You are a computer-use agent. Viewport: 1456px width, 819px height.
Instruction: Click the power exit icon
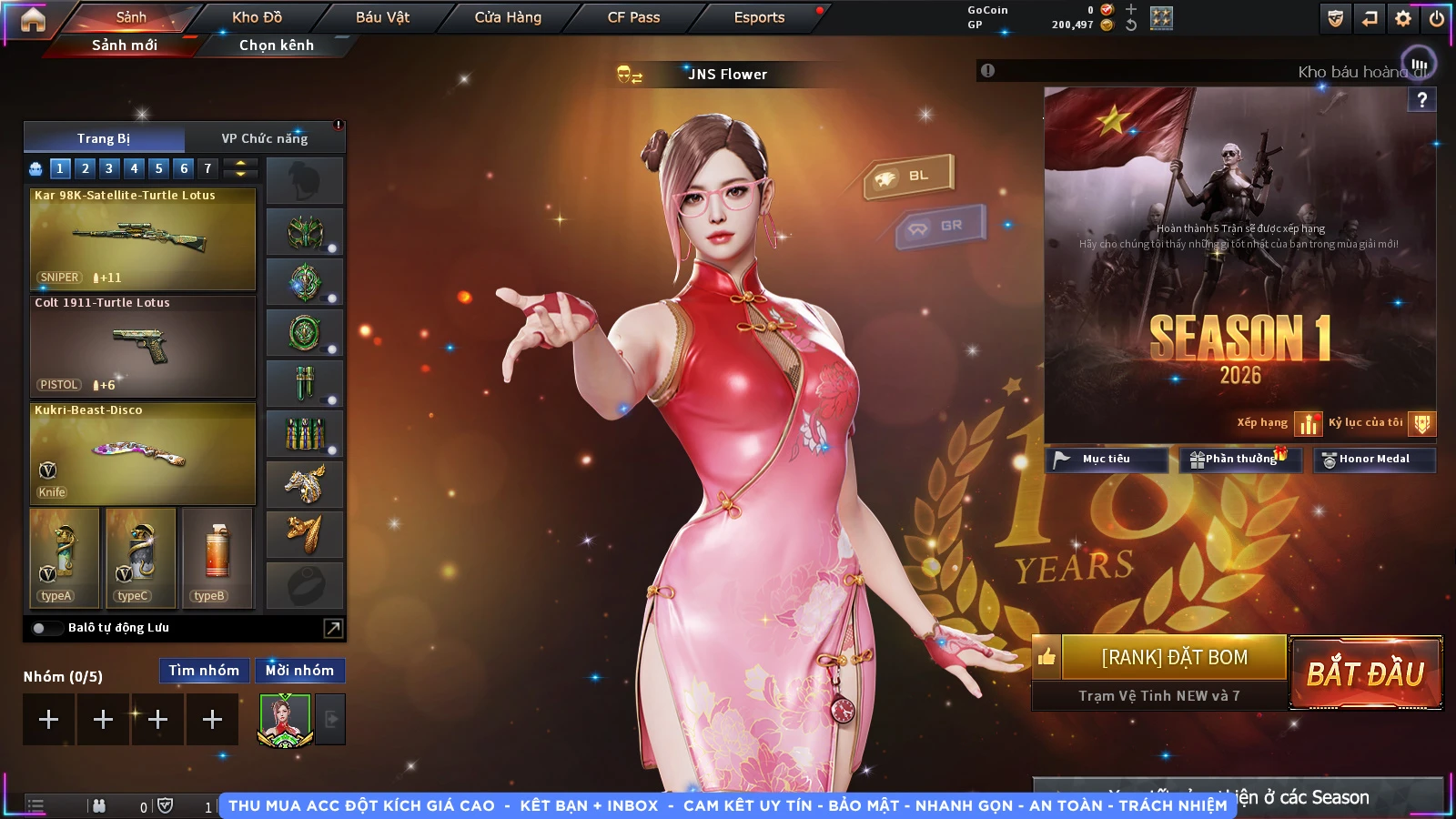(1437, 18)
